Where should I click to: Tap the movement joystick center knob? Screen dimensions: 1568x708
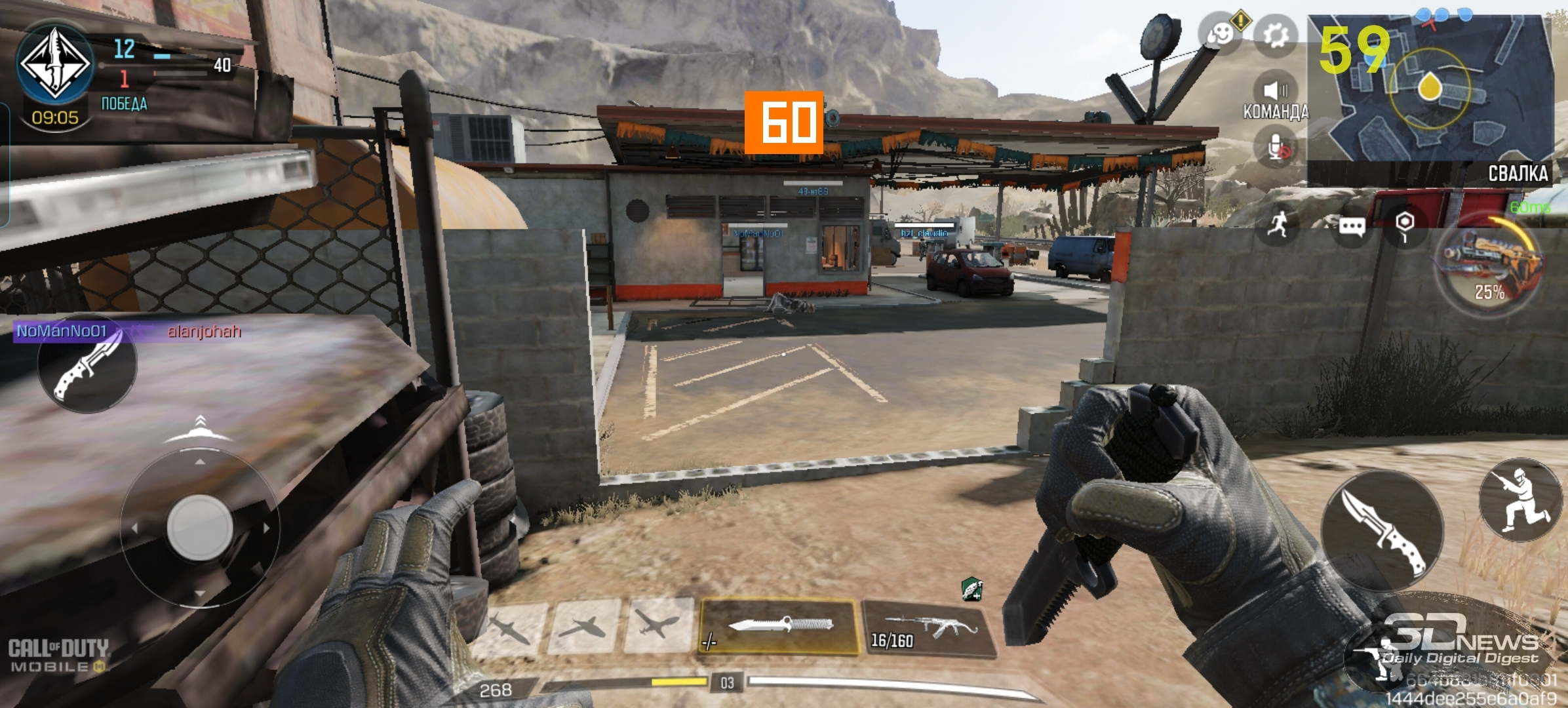[200, 527]
